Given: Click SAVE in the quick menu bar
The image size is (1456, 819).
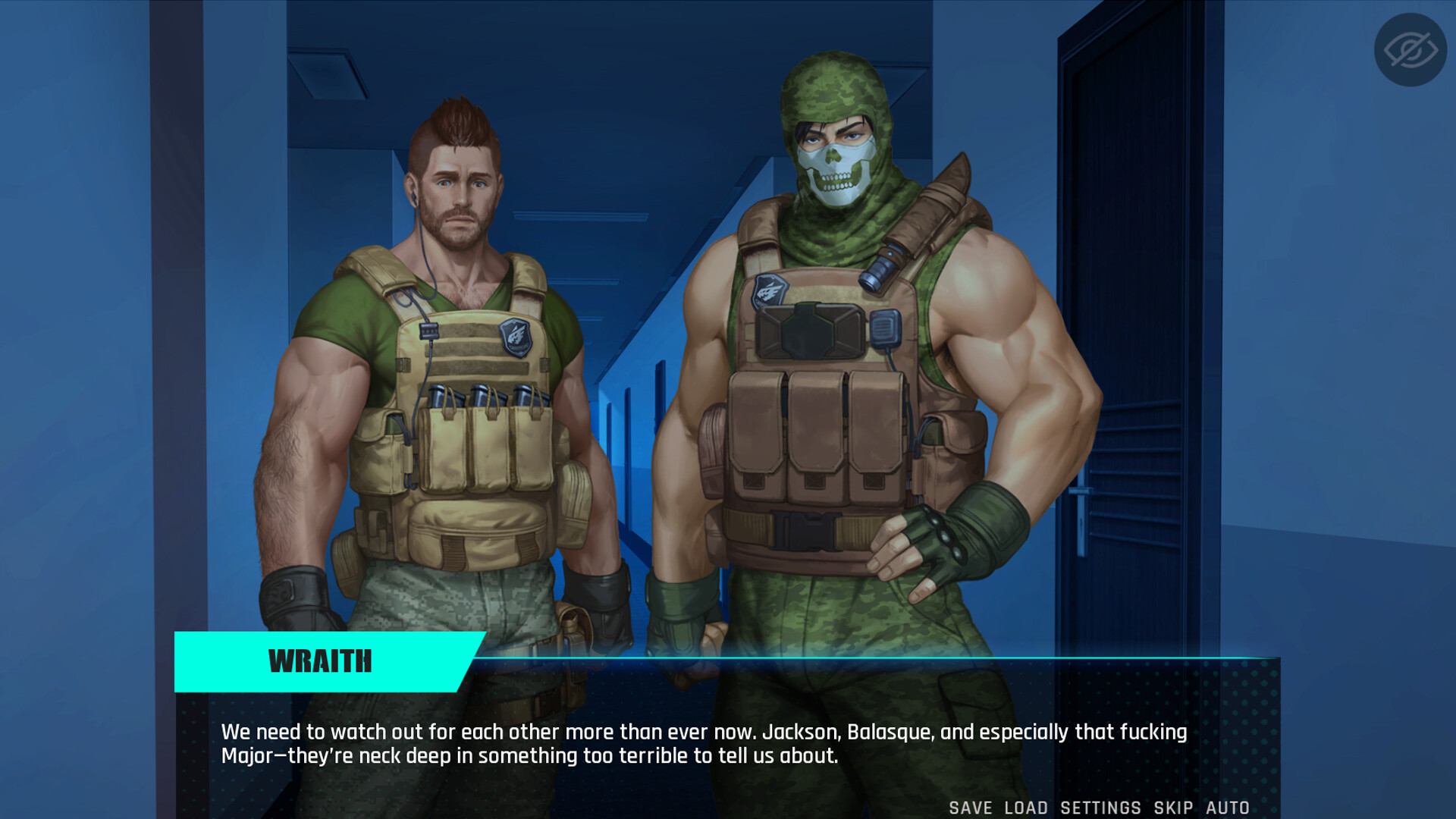Looking at the screenshot, I should tap(970, 808).
